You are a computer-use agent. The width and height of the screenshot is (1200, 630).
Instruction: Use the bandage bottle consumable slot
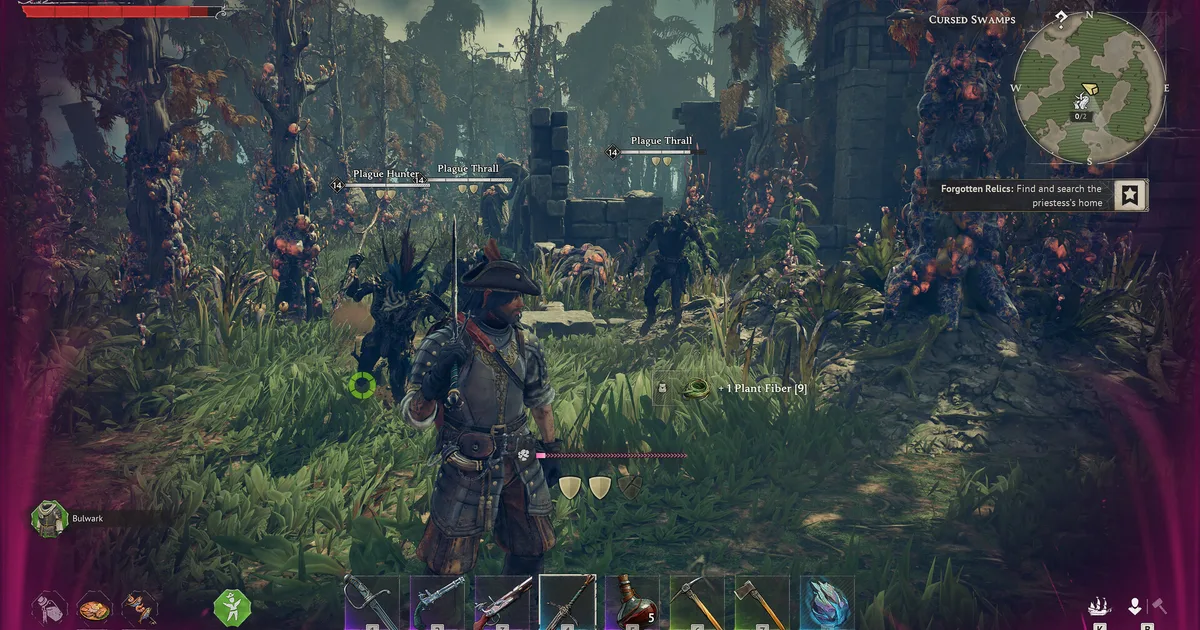(x=49, y=606)
